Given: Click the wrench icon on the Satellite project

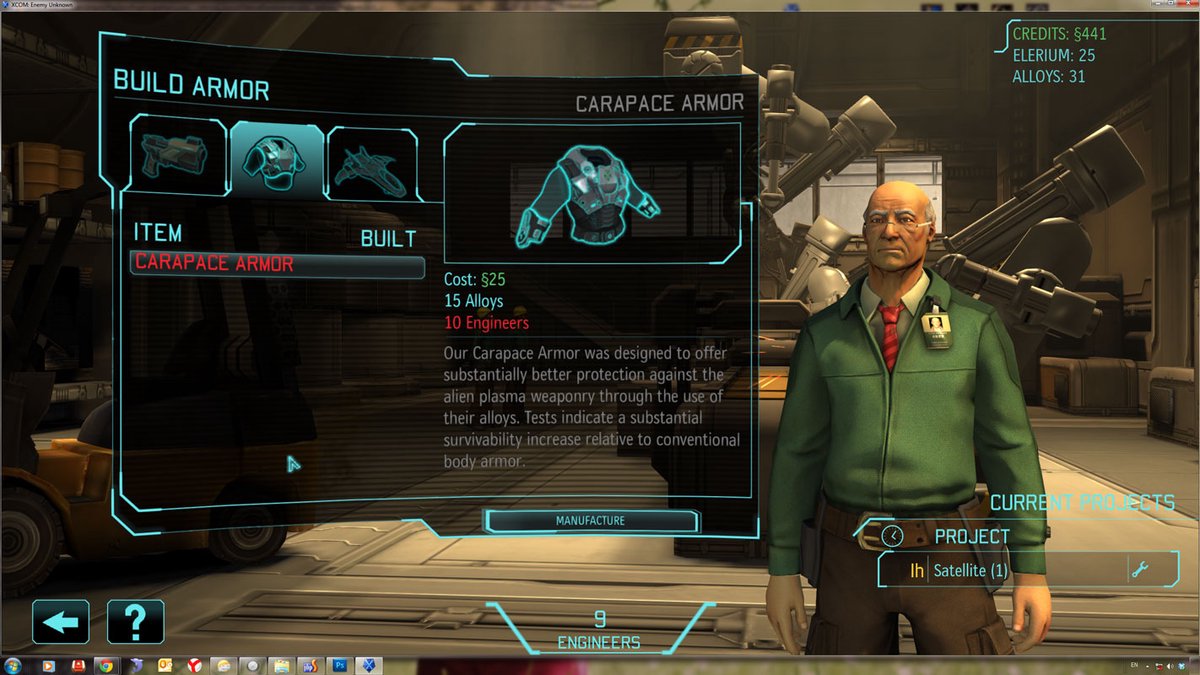Looking at the screenshot, I should pyautogui.click(x=1139, y=571).
